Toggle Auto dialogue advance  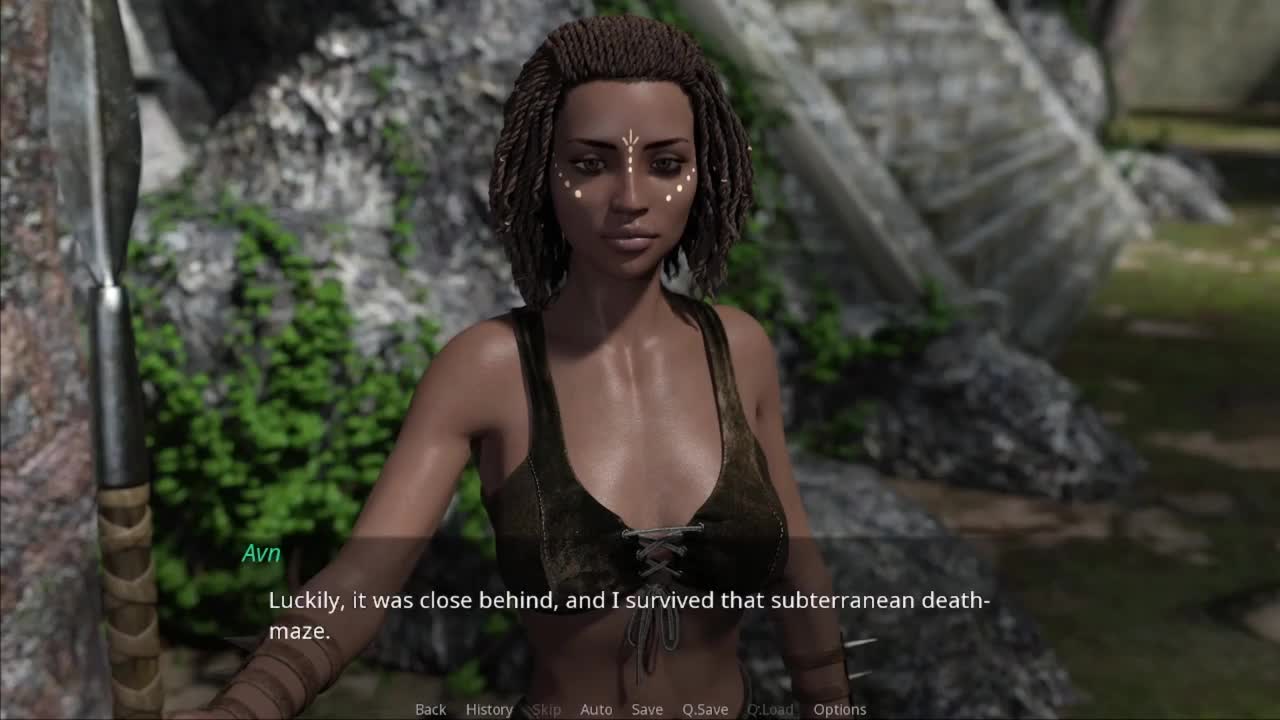[596, 709]
